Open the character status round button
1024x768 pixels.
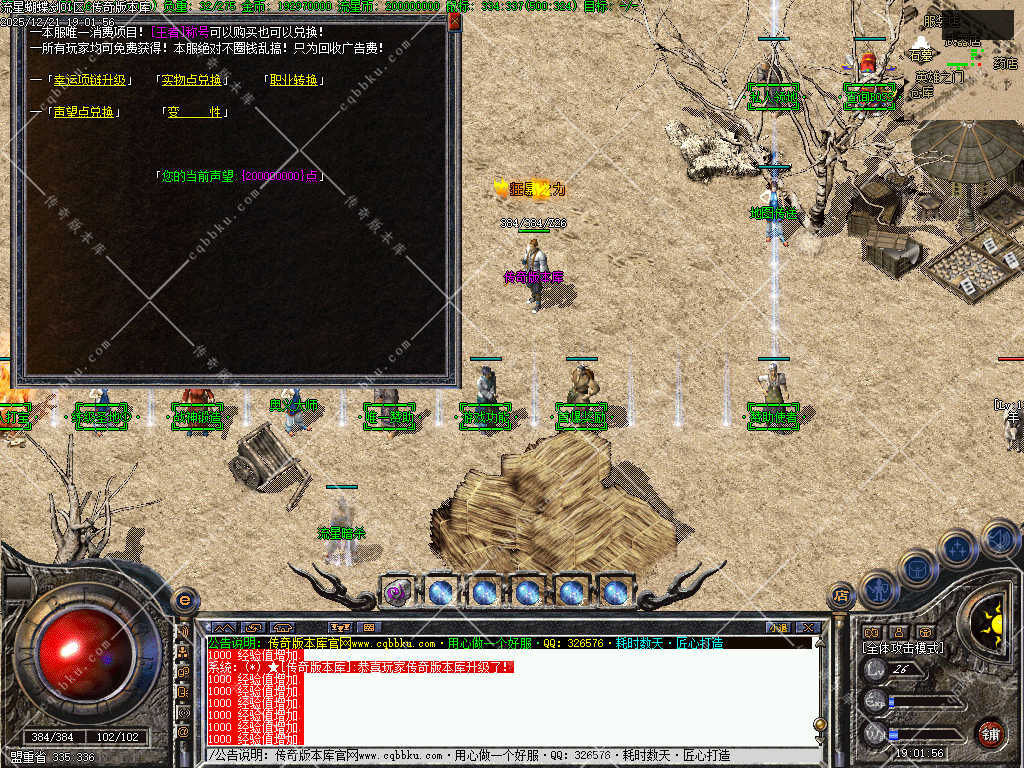pyautogui.click(x=877, y=590)
